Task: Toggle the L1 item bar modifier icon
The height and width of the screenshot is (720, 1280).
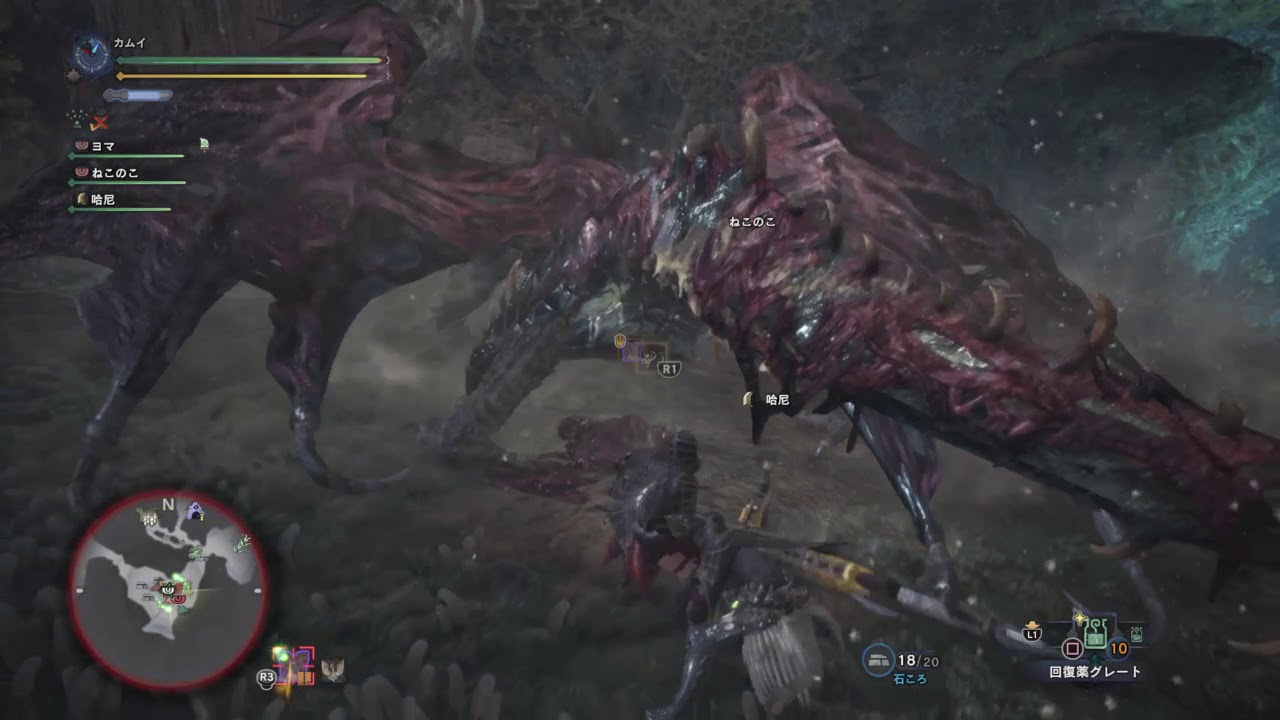Action: (x=1032, y=634)
